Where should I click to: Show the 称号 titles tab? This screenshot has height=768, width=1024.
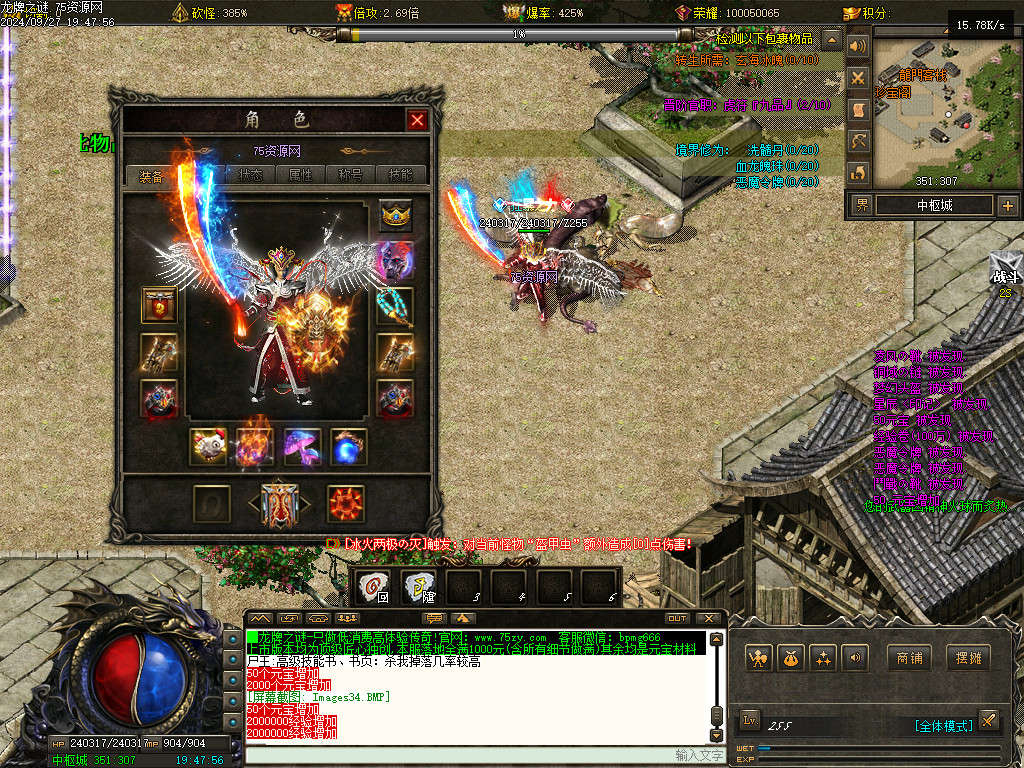pyautogui.click(x=351, y=175)
